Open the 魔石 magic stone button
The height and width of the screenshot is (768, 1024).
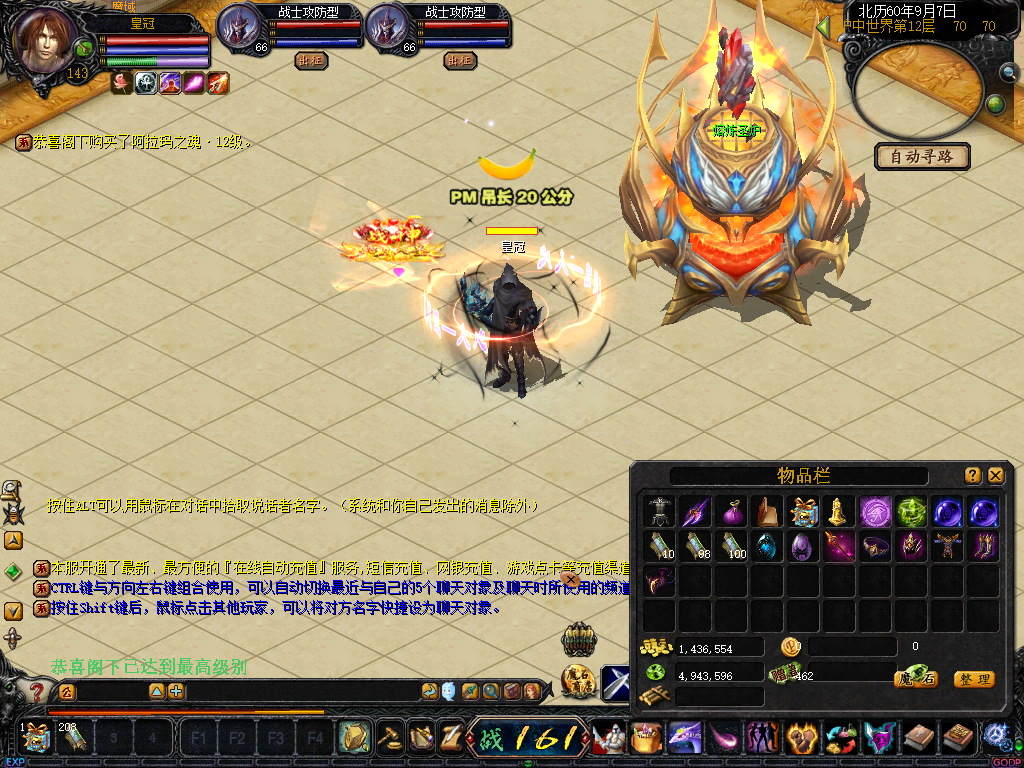(x=915, y=679)
